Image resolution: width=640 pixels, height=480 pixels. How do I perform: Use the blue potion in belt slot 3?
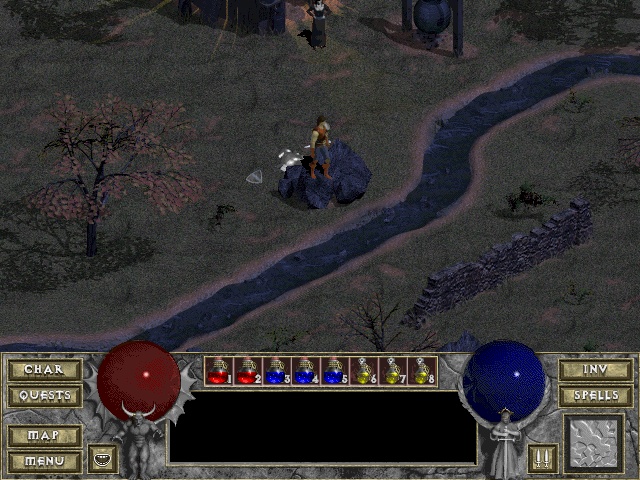tap(277, 371)
